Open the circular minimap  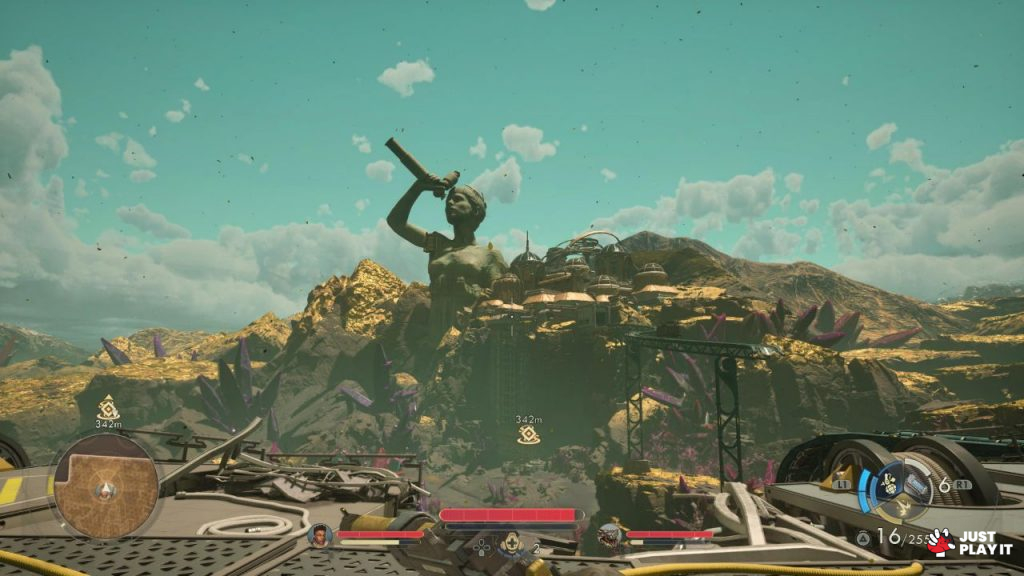(x=105, y=486)
